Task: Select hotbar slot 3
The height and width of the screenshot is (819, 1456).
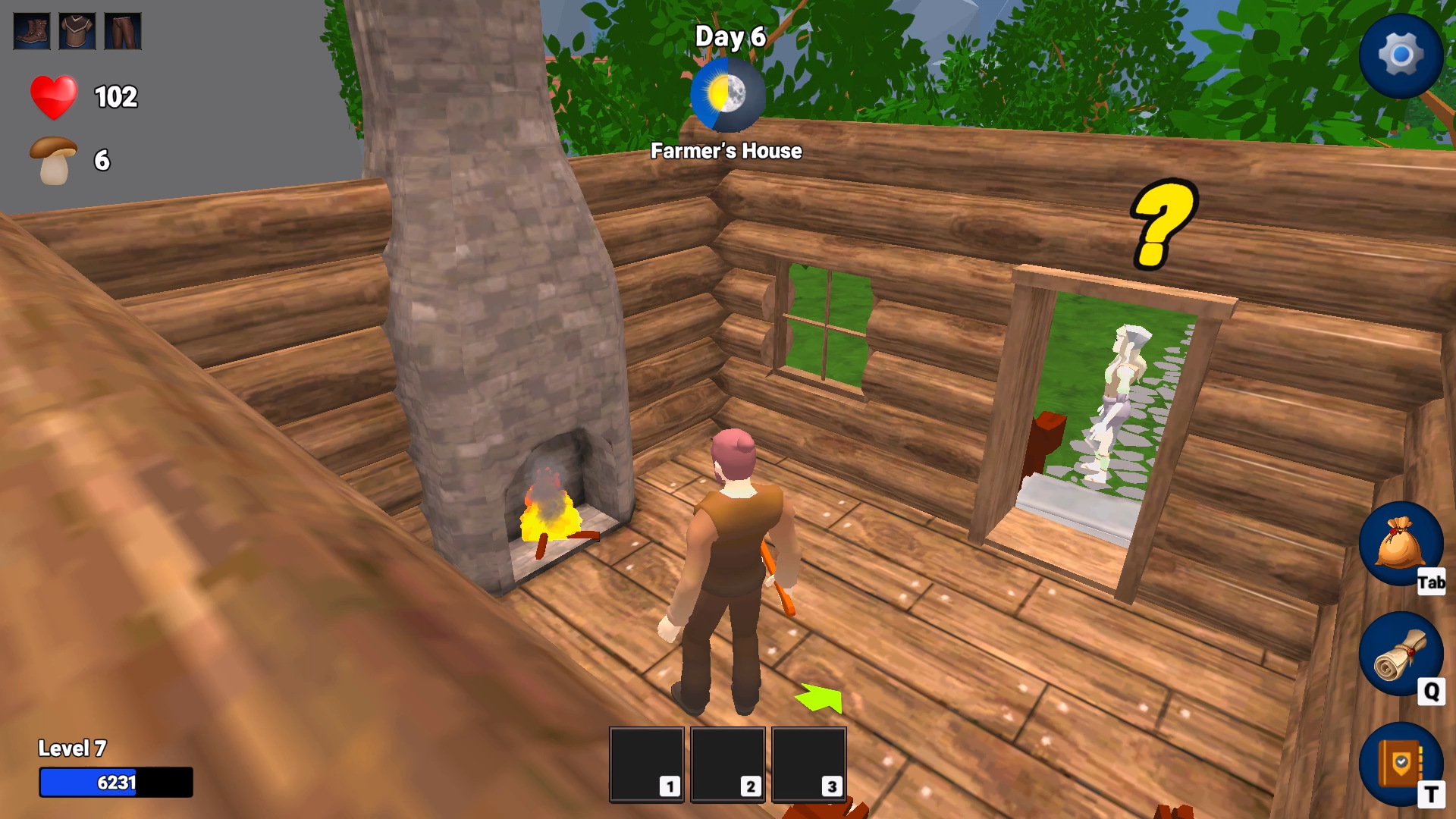Action: [809, 764]
